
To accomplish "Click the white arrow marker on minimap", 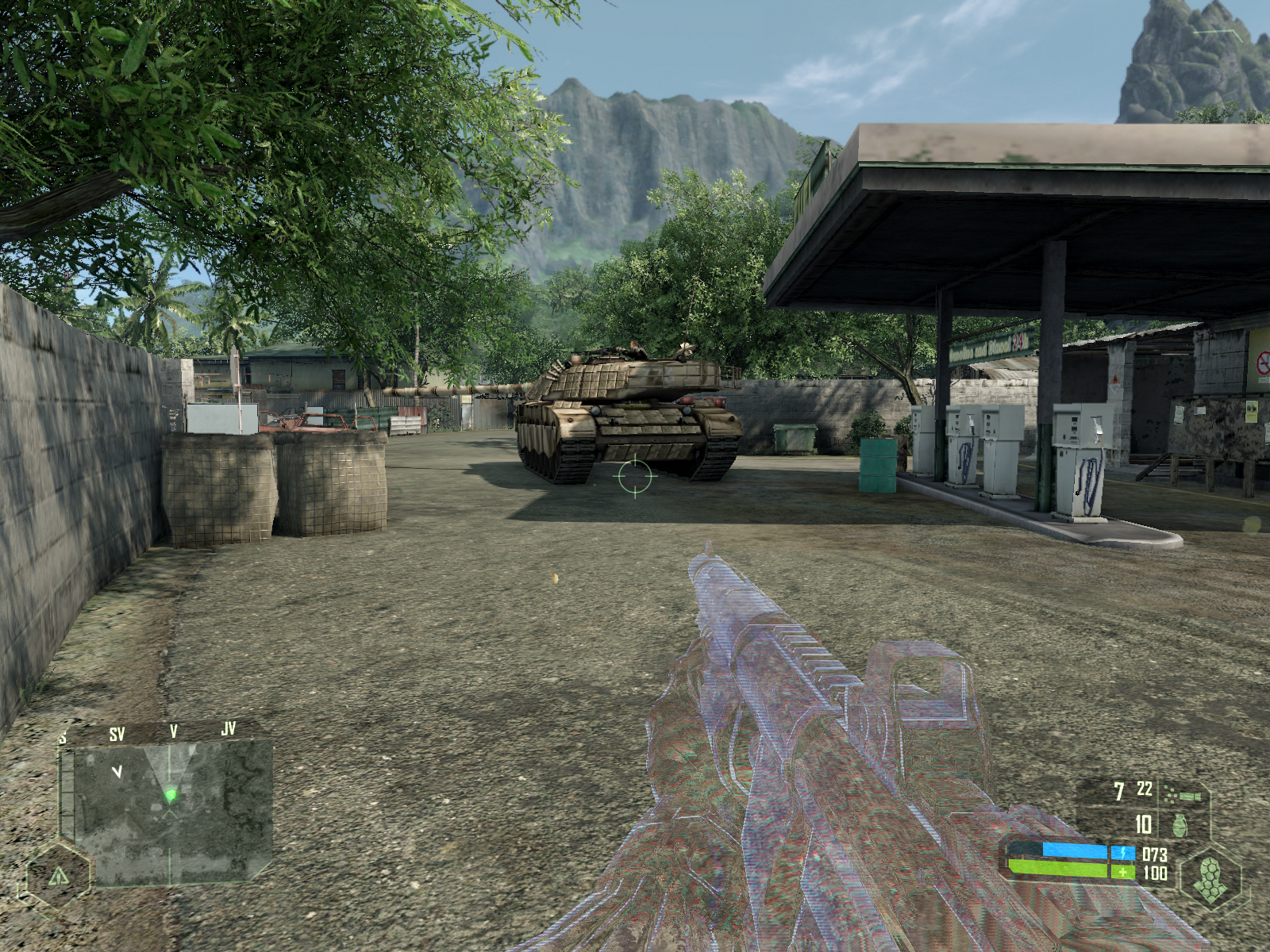I will [x=117, y=771].
